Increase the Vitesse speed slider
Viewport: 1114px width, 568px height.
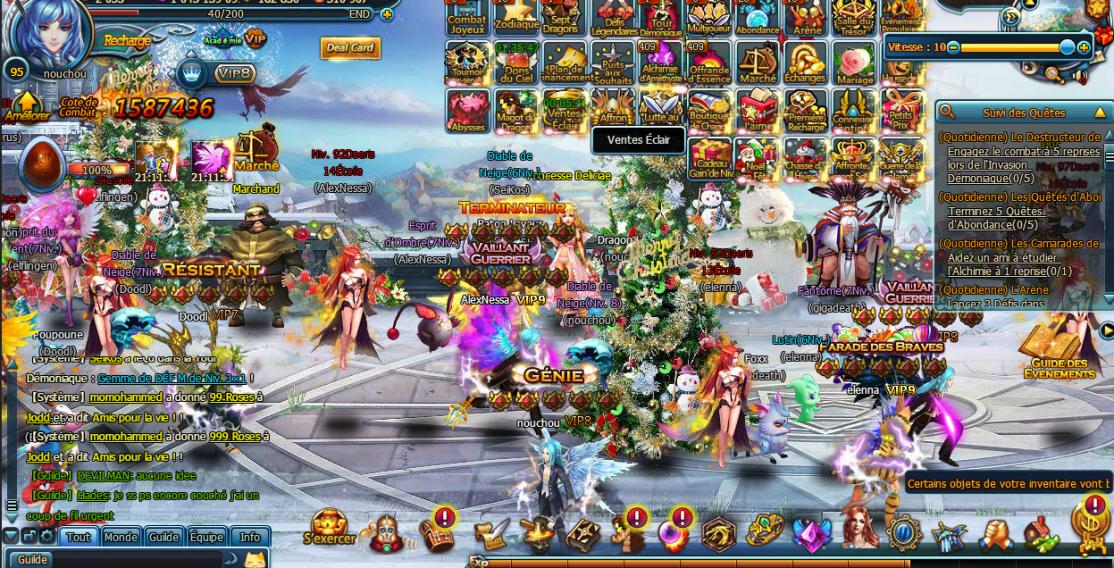click(1084, 47)
